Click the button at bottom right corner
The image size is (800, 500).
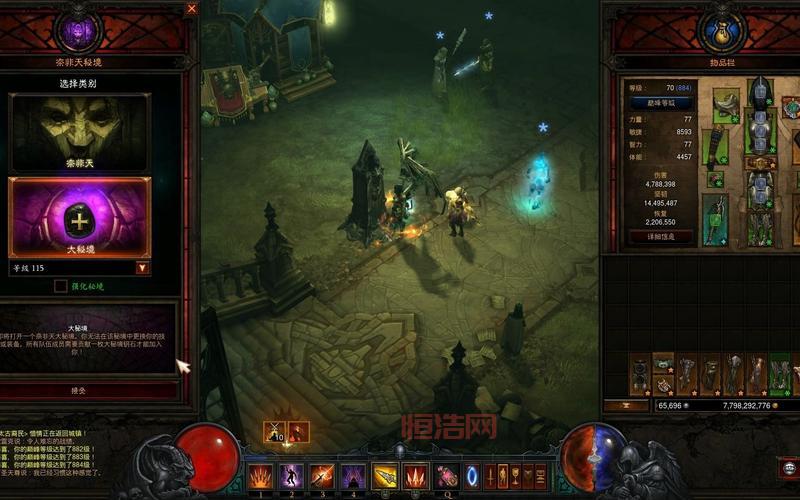tap(788, 466)
